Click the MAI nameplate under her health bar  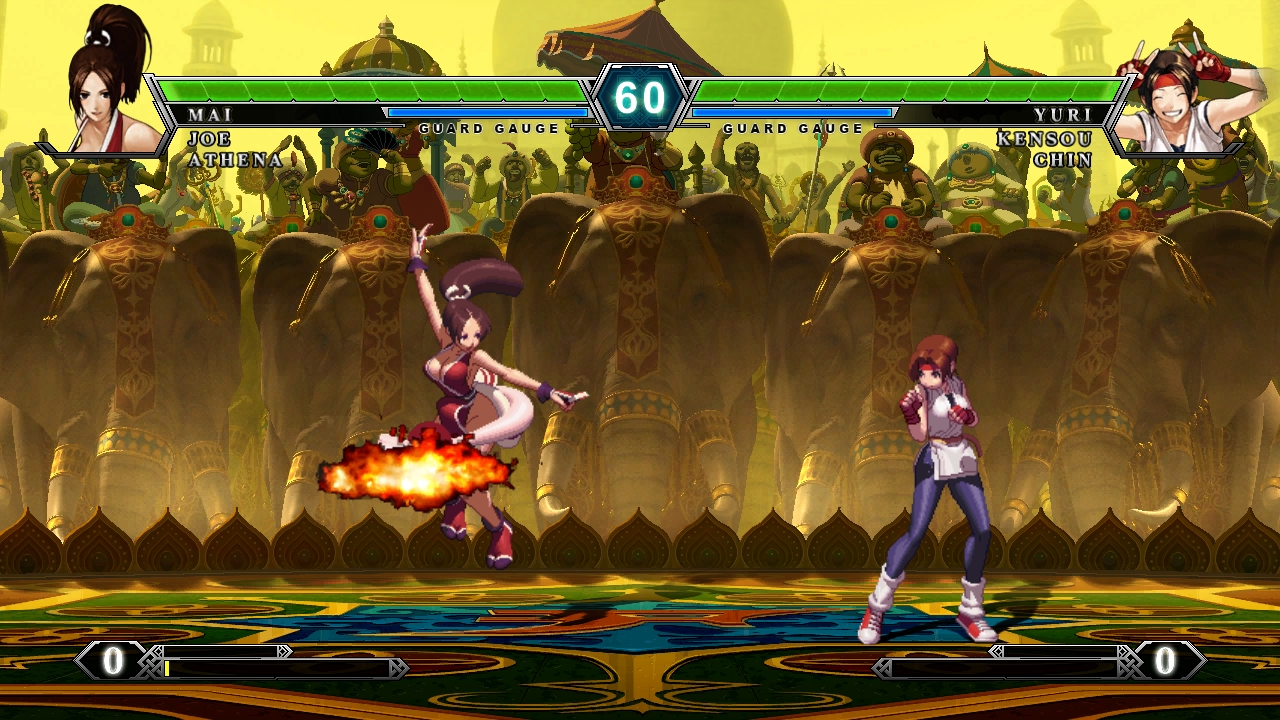[212, 115]
